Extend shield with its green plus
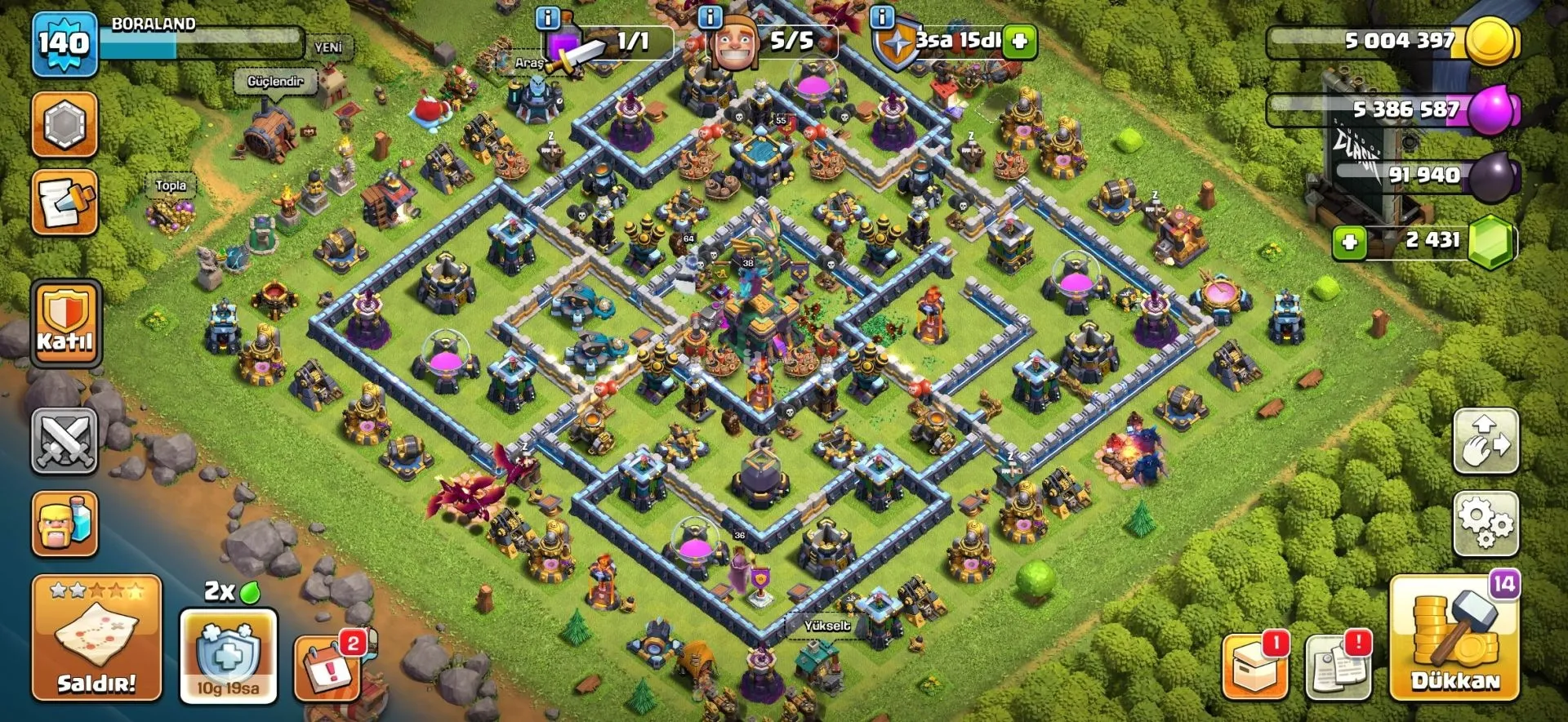 pyautogui.click(x=1020, y=41)
